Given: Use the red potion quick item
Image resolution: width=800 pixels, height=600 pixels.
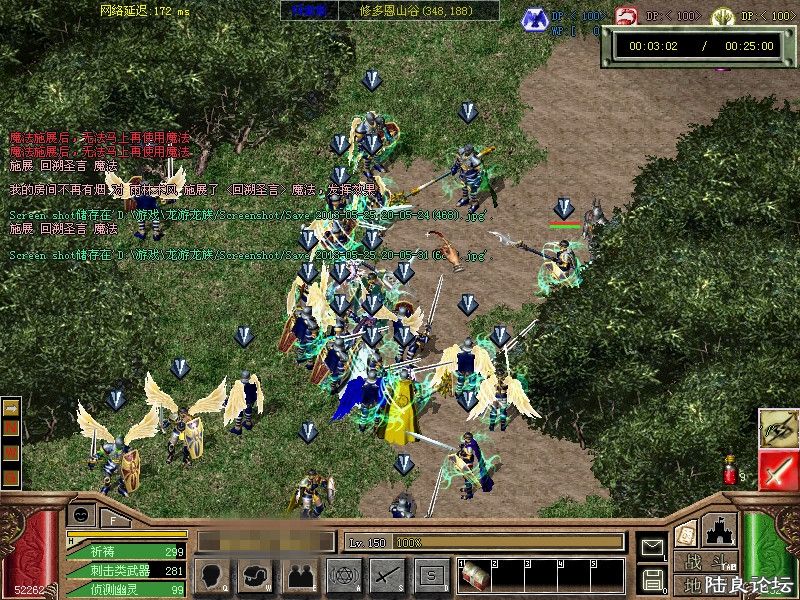Looking at the screenshot, I should [729, 470].
